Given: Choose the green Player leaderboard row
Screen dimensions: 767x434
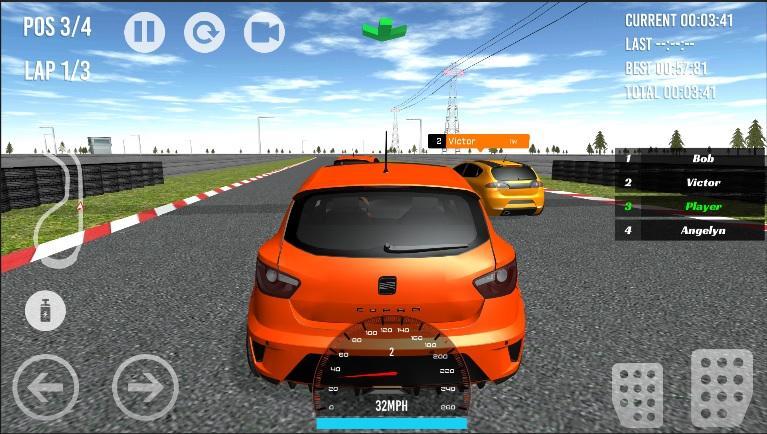Looking at the screenshot, I should tap(690, 206).
